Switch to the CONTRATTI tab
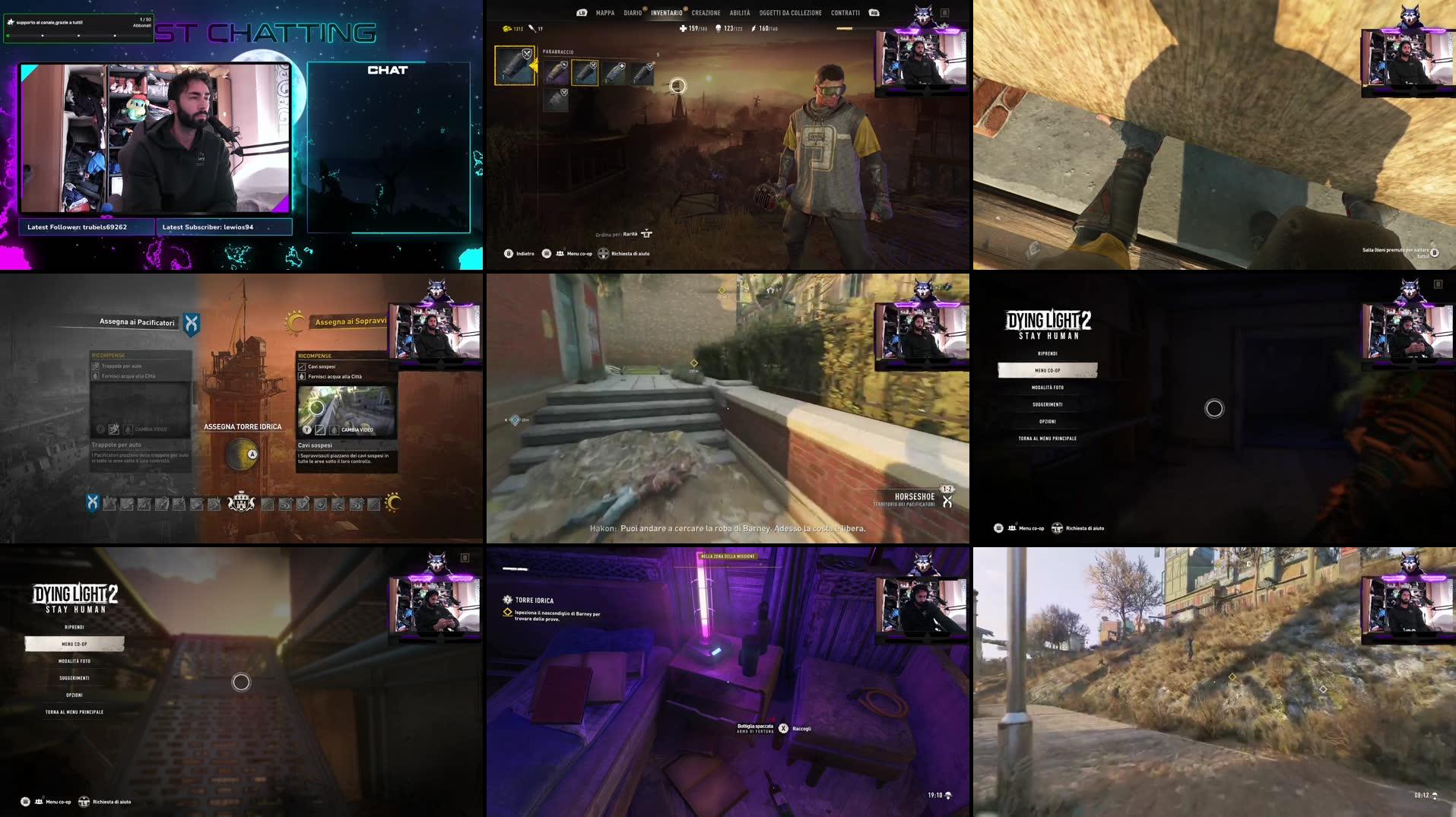Viewport: 1456px width, 817px height. click(844, 13)
